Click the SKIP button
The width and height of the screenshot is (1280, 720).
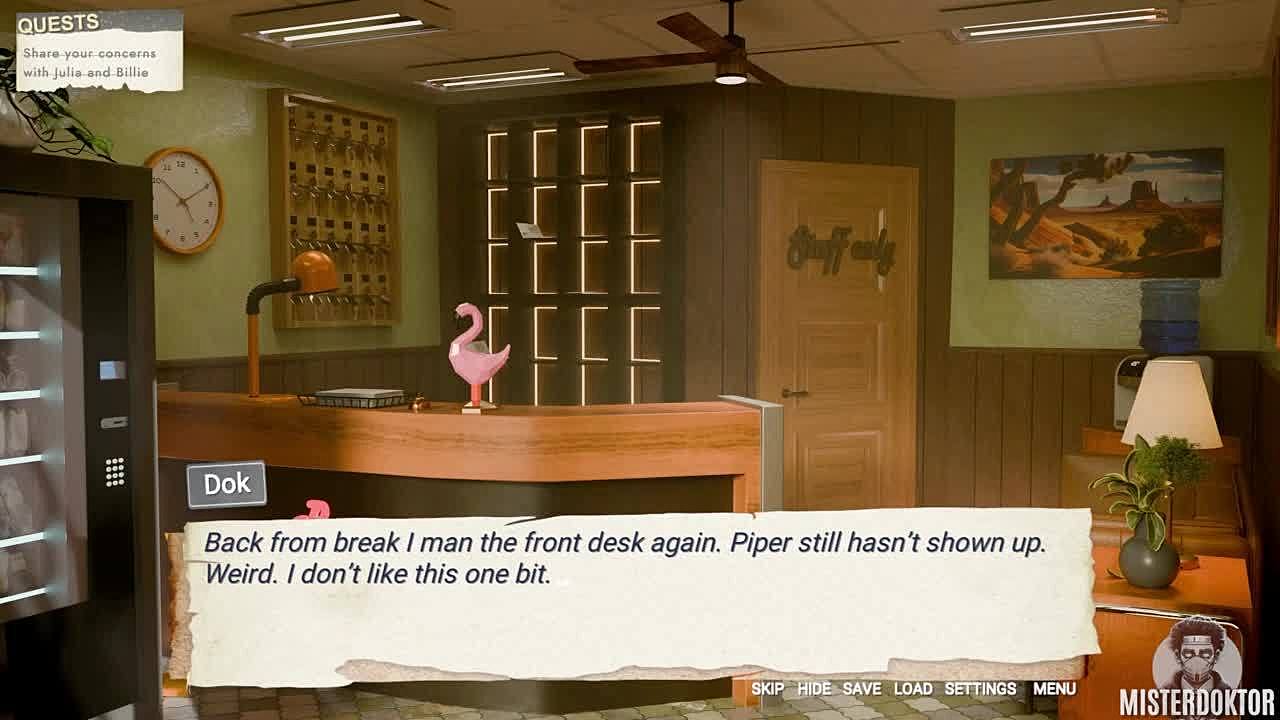click(x=767, y=689)
